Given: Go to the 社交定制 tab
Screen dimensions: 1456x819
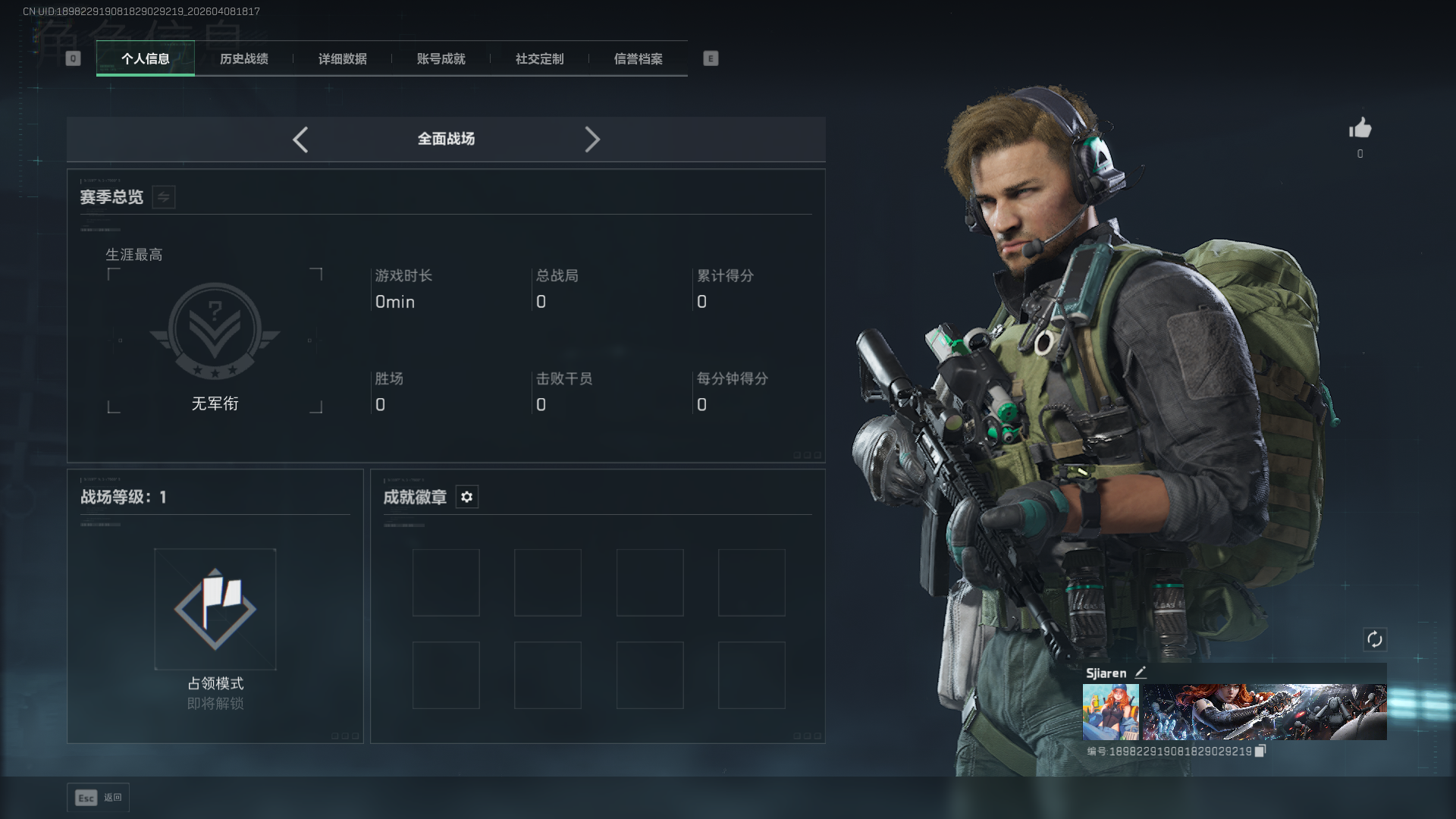Looking at the screenshot, I should pyautogui.click(x=539, y=58).
